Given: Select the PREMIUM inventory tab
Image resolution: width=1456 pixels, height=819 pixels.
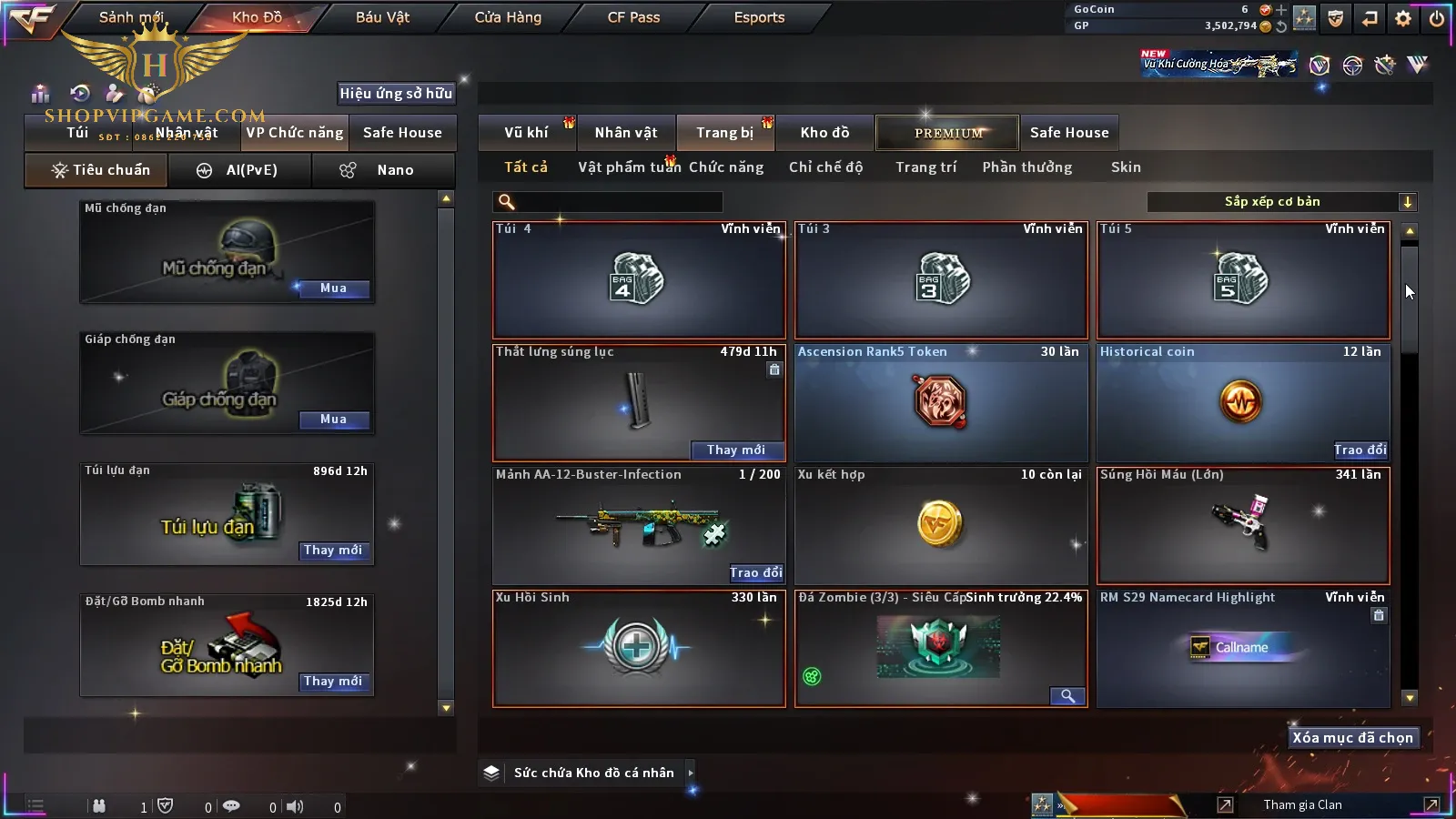Looking at the screenshot, I should [948, 133].
